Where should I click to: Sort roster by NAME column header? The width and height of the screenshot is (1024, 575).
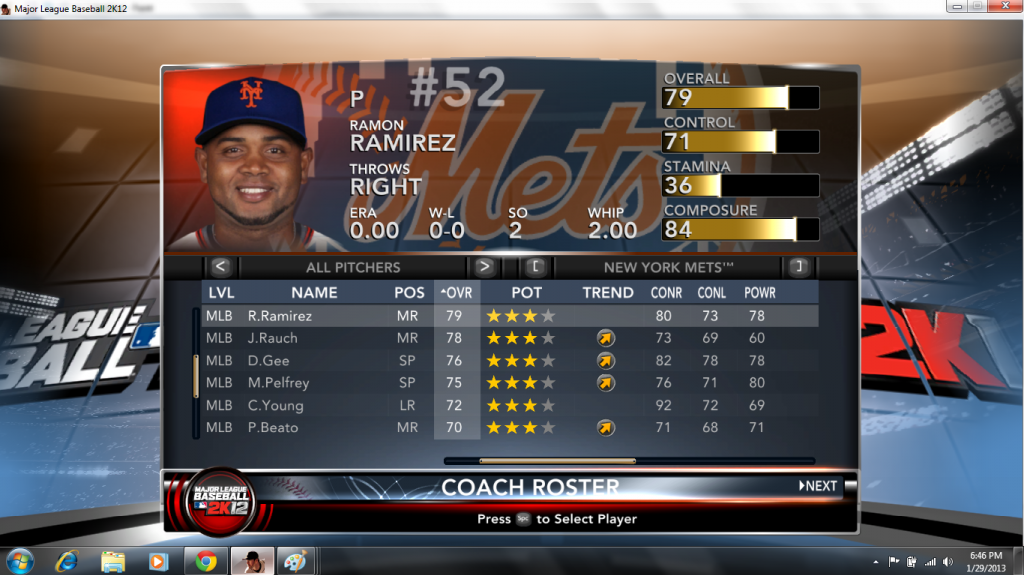point(314,293)
